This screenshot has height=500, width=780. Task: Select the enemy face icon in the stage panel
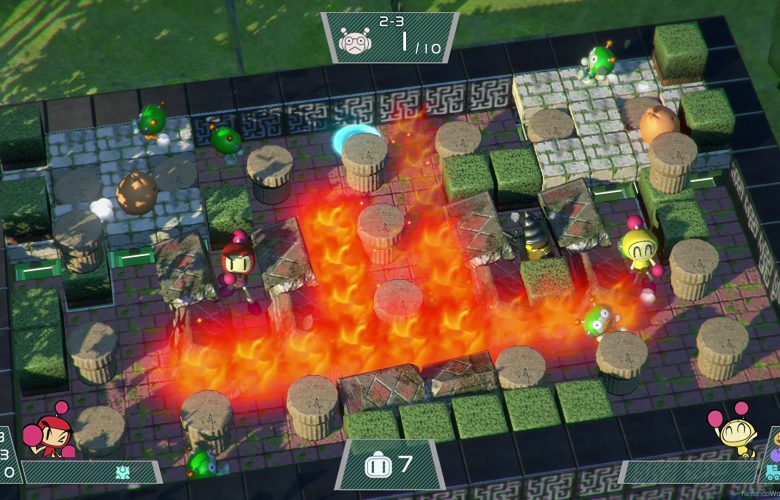coord(355,42)
